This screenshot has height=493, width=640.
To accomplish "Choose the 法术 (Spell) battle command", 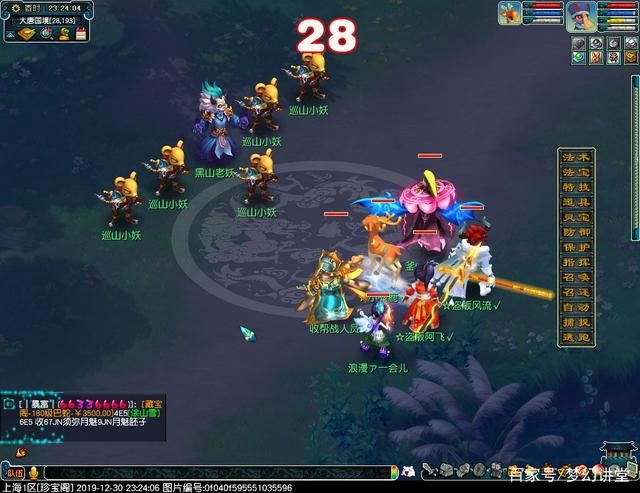I will pos(577,158).
